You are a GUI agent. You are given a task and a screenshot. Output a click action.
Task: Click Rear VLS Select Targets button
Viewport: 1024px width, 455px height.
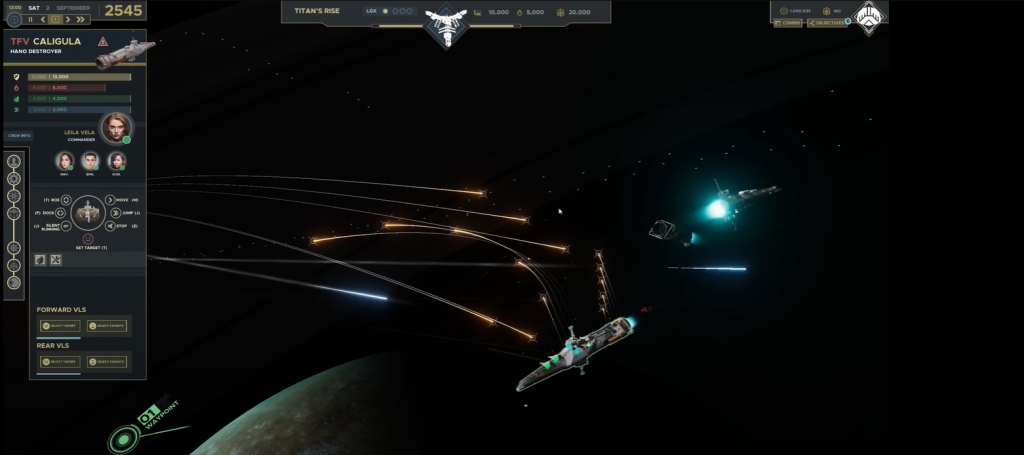click(106, 361)
